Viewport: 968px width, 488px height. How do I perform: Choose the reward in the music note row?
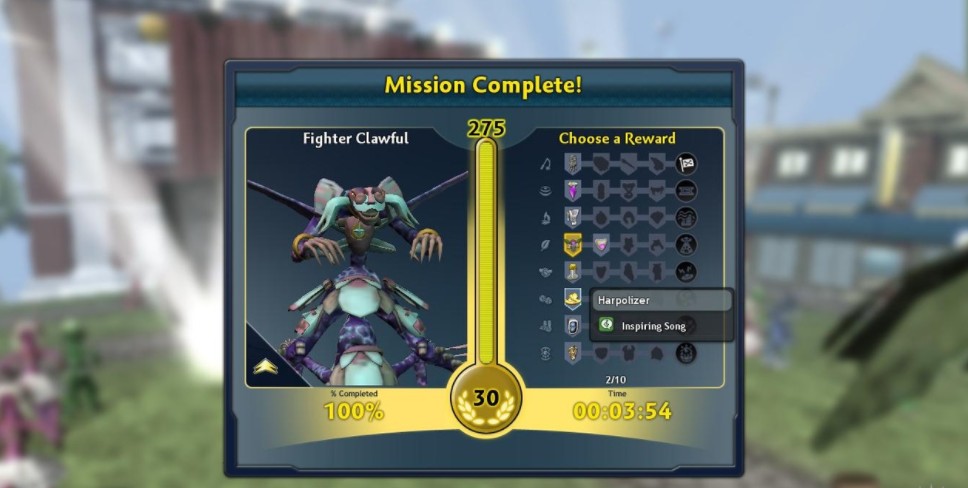pos(573,163)
